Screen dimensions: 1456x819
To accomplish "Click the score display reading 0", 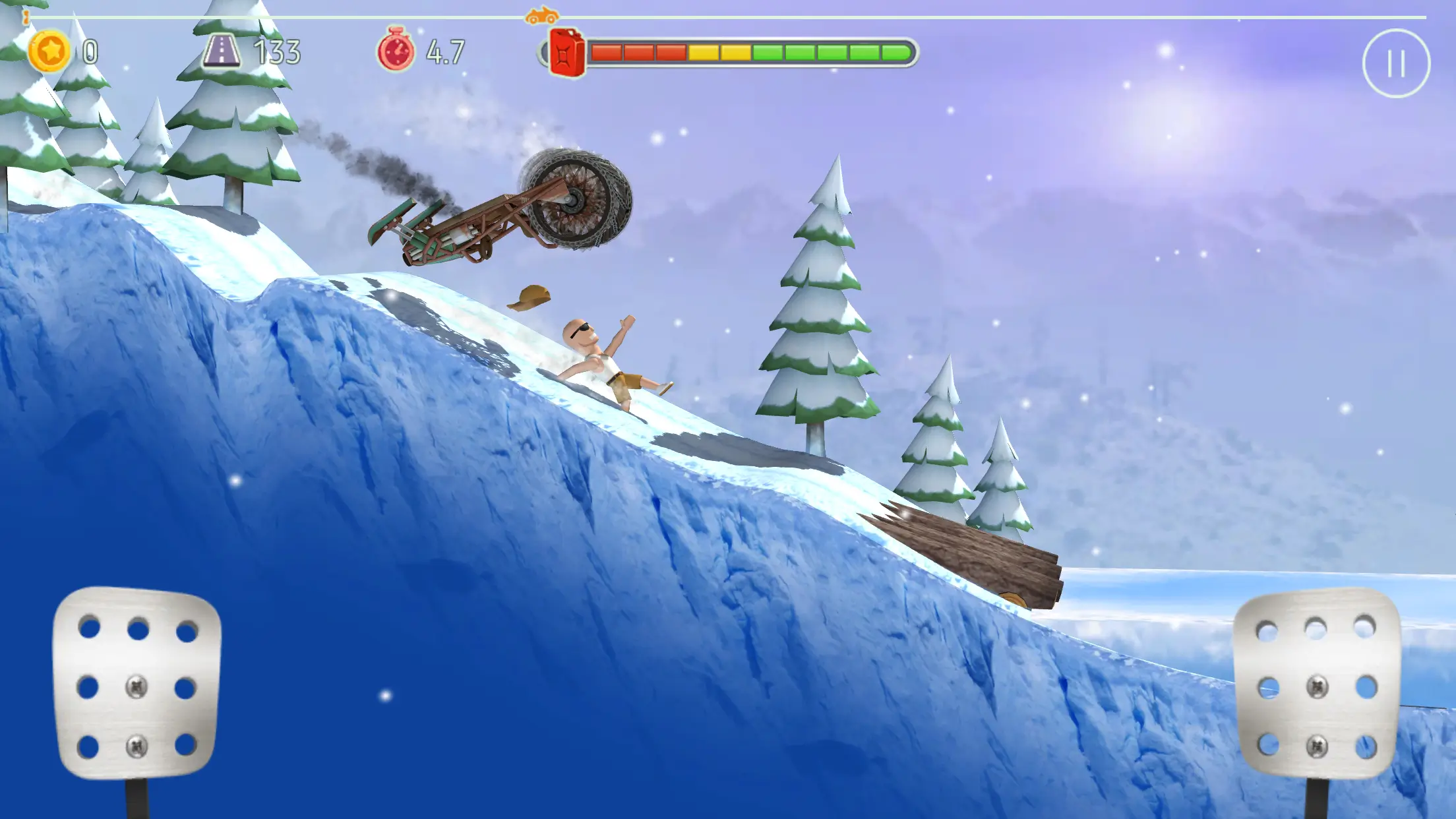I will [x=90, y=49].
